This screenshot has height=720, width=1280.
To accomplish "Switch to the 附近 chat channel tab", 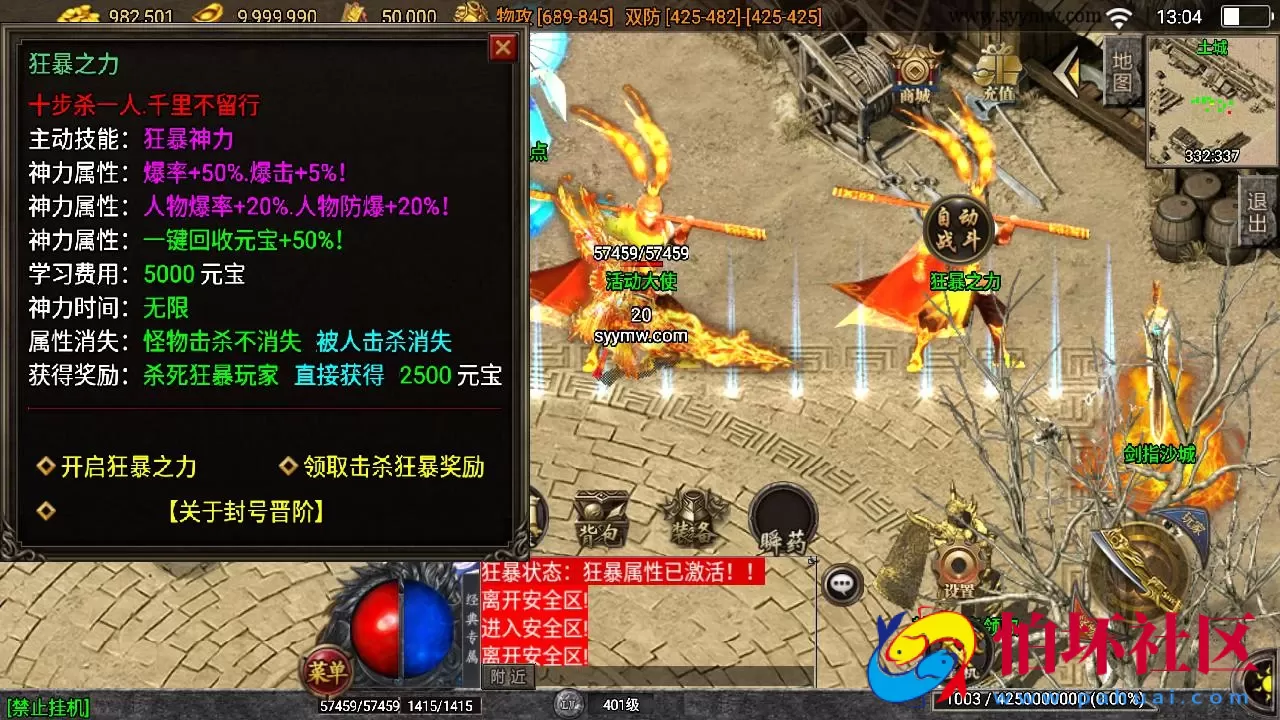I will 510,677.
